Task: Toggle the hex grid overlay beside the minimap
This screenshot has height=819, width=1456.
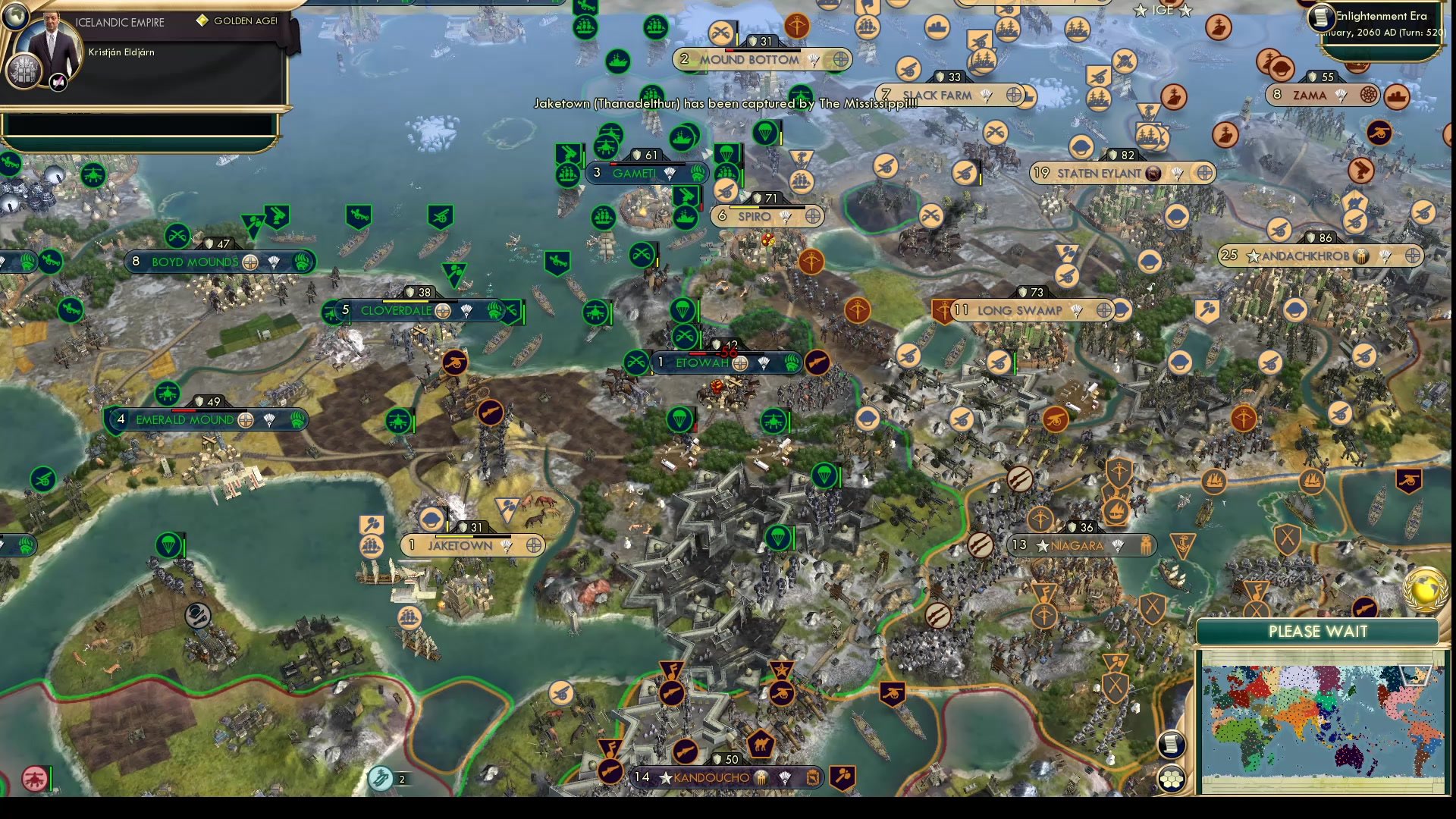Action: 1172,777
